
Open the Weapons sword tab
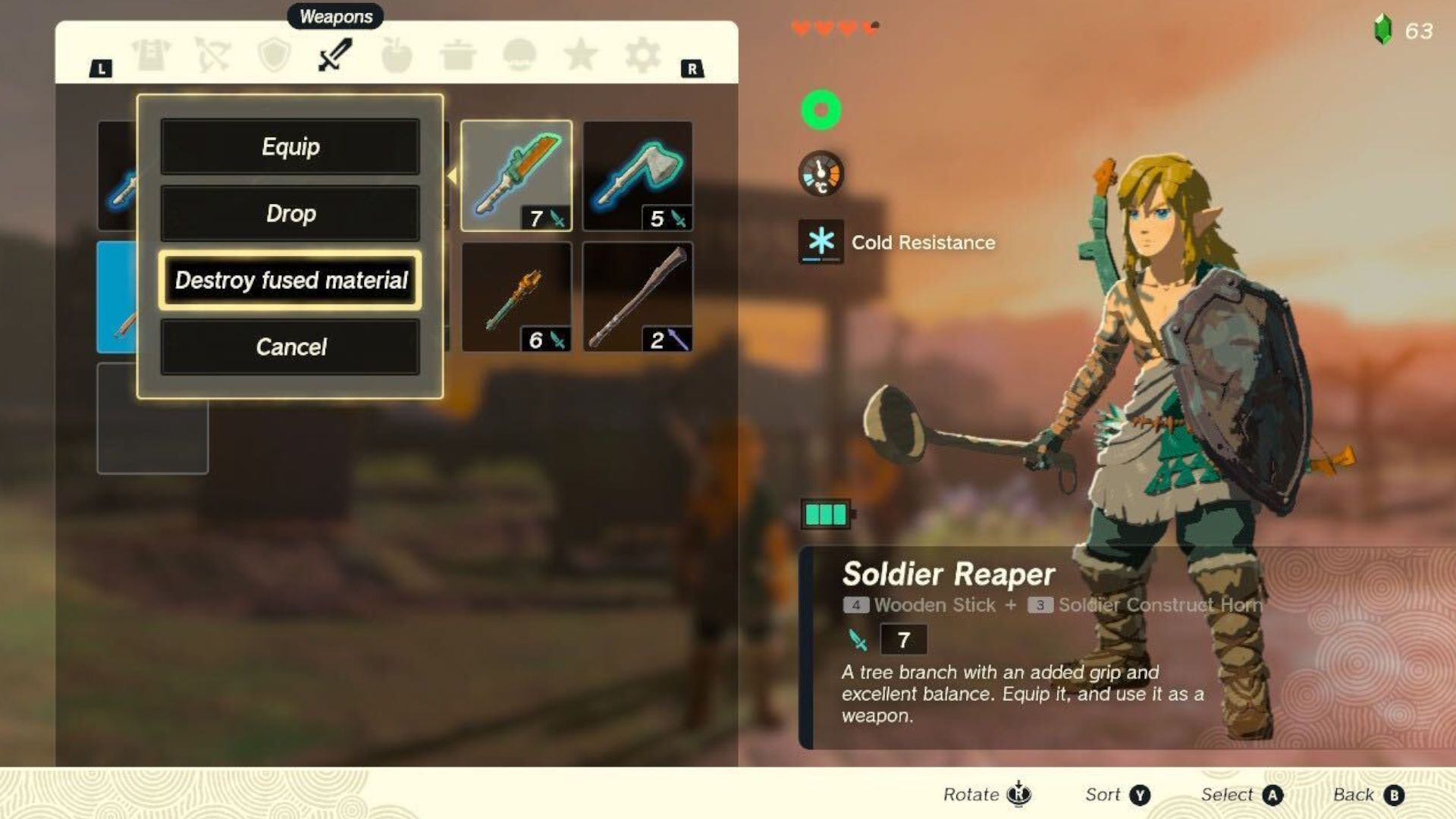(335, 55)
